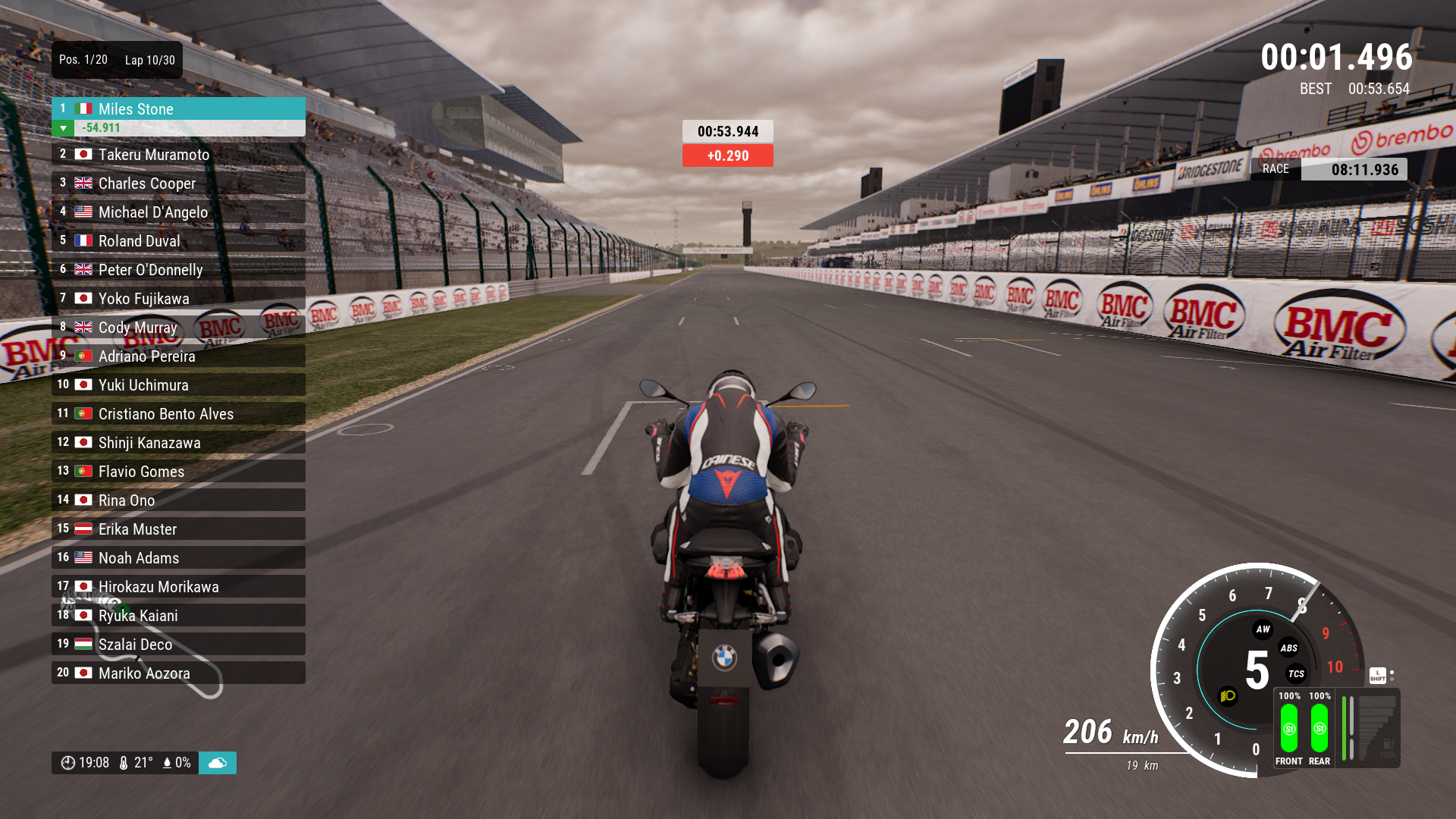Screen dimensions: 1456x819
Task: Toggle the TCS traction control indicator
Action: click(x=1296, y=674)
